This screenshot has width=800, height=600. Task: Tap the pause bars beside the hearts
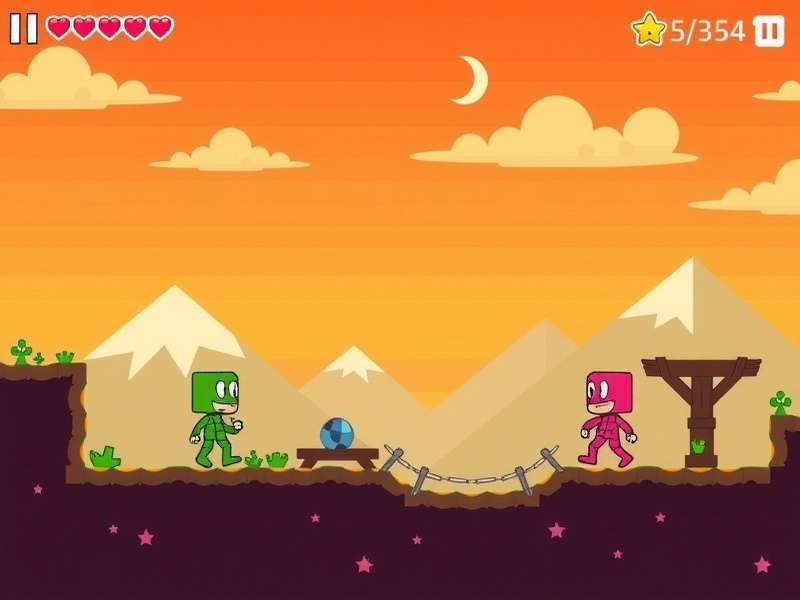click(x=24, y=29)
